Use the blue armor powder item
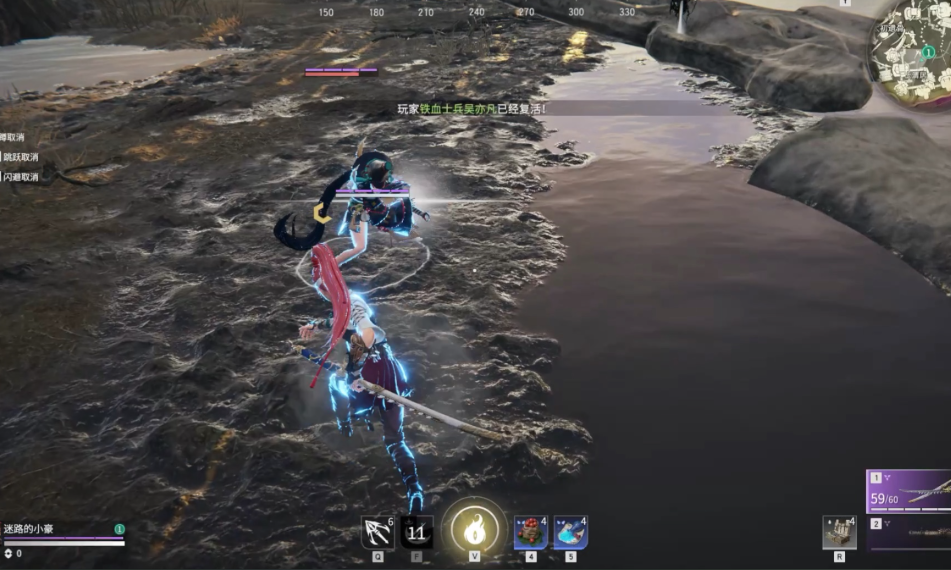Viewport: 951px width, 570px height. tap(570, 533)
